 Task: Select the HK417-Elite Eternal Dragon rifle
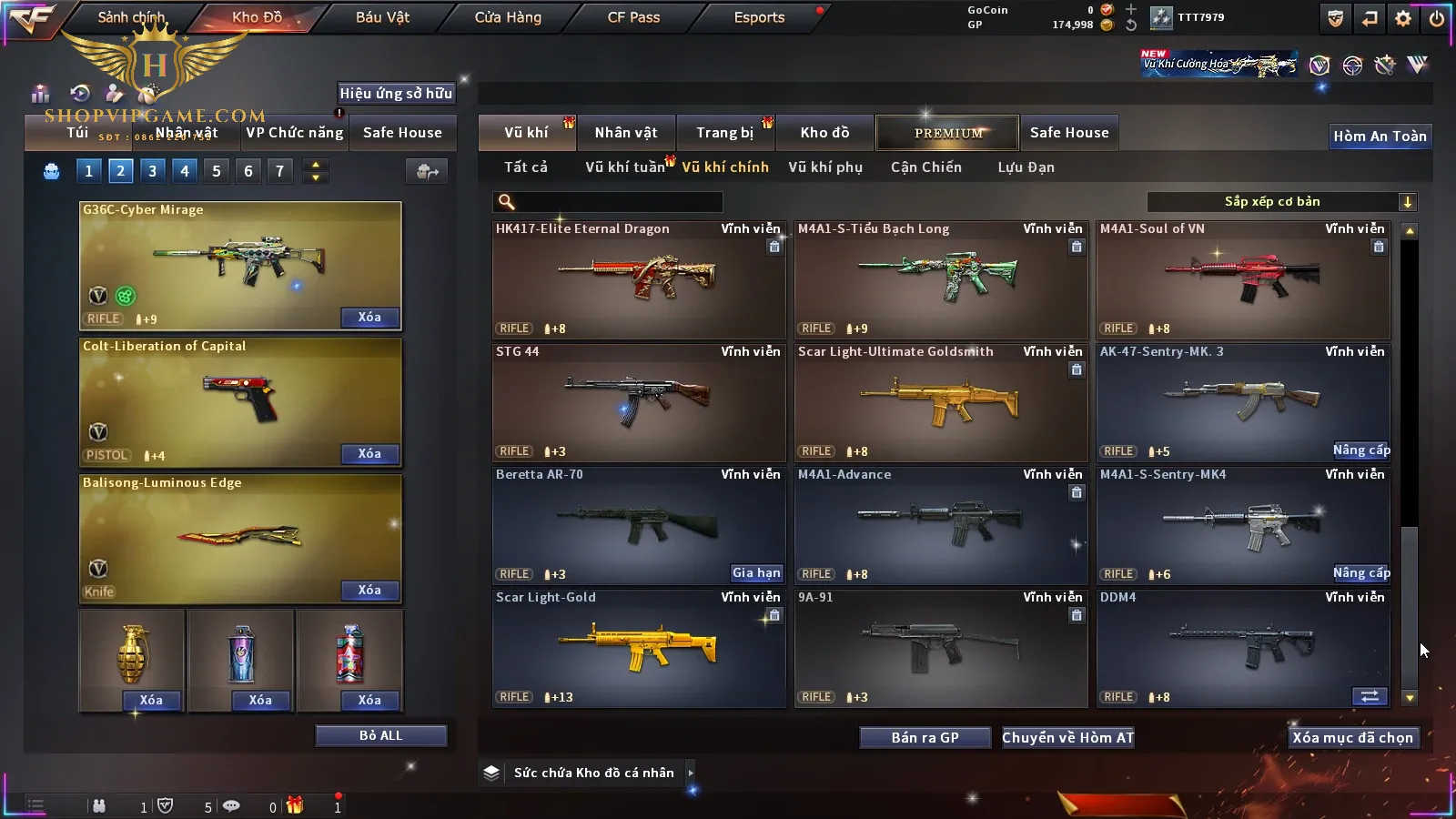[638, 279]
